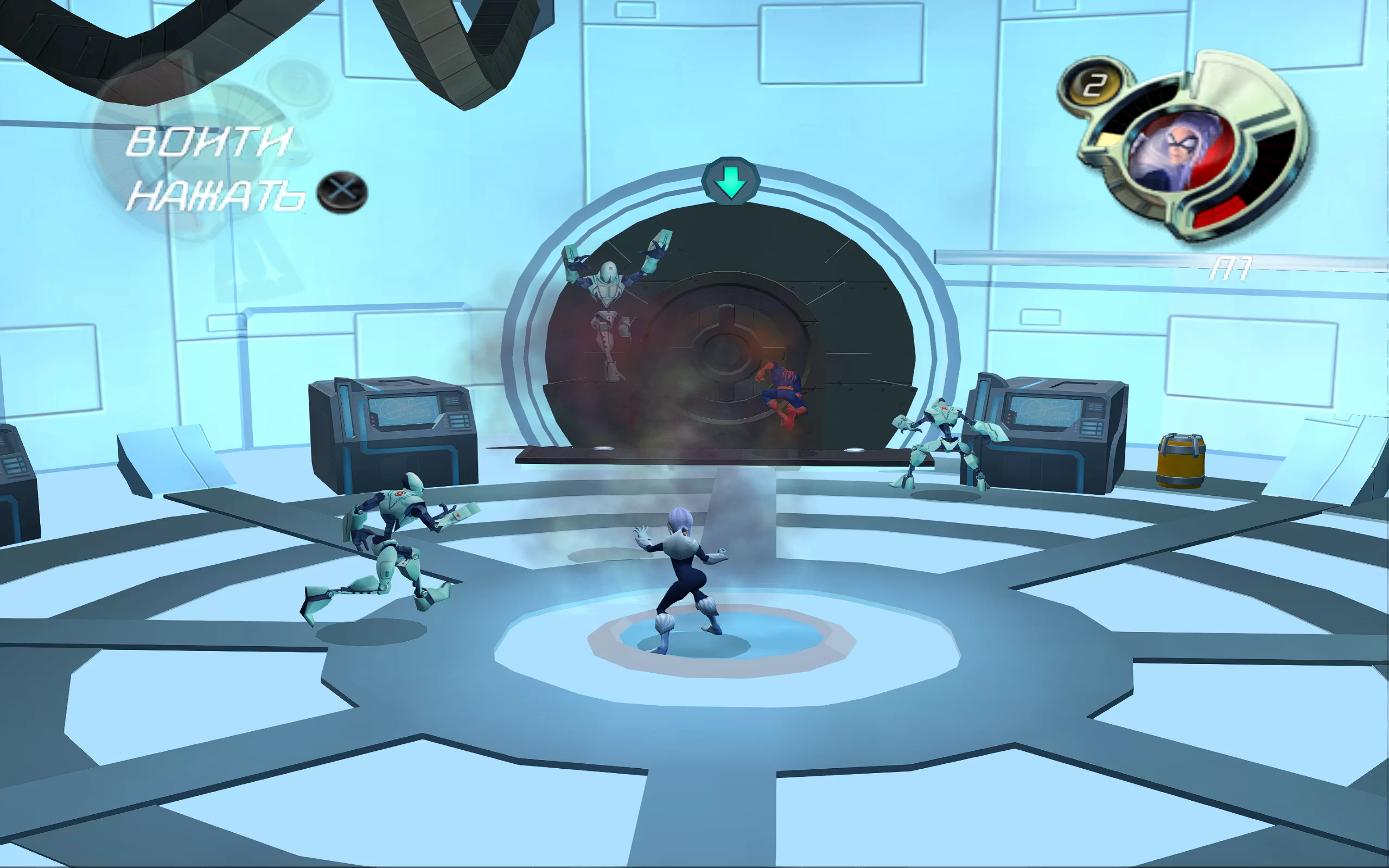Select the green down-arrow door marker
The height and width of the screenshot is (868, 1389).
tap(731, 182)
